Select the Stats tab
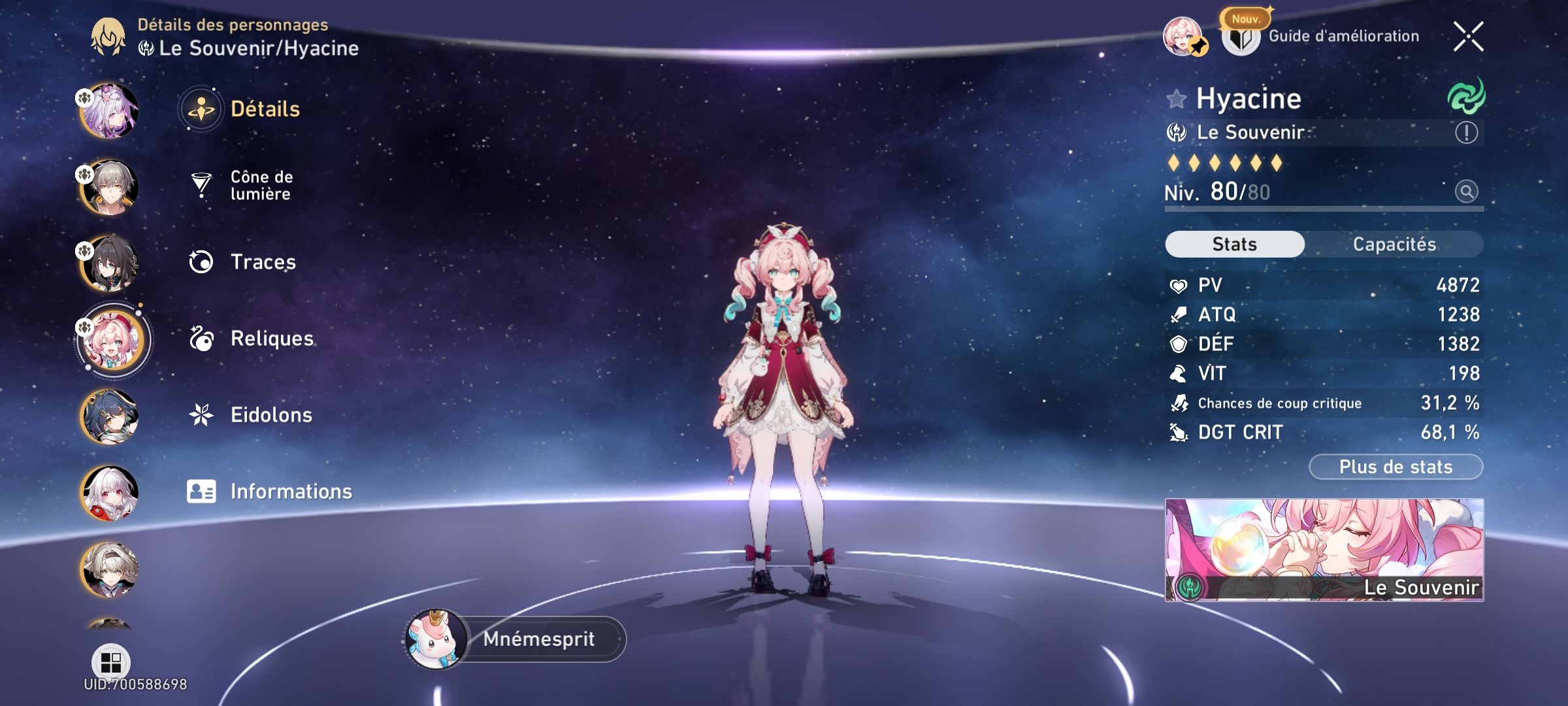This screenshot has width=1568, height=706. pos(1233,243)
